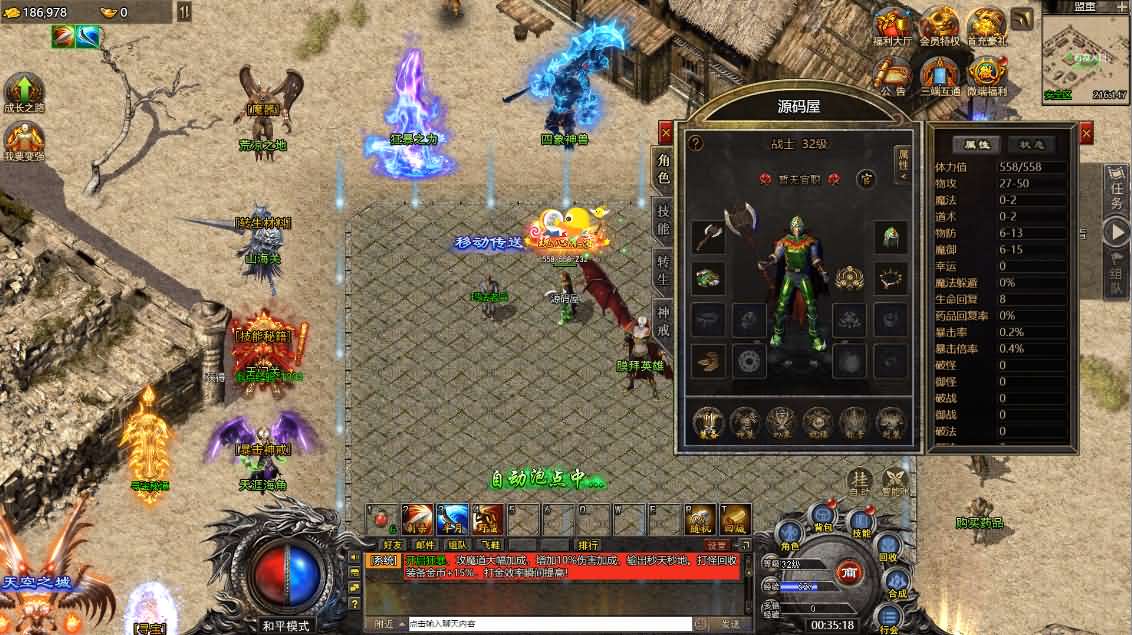The width and height of the screenshot is (1132, 635).
Task: Use the 半月 half-moon skill in hotbar
Action: (x=452, y=518)
